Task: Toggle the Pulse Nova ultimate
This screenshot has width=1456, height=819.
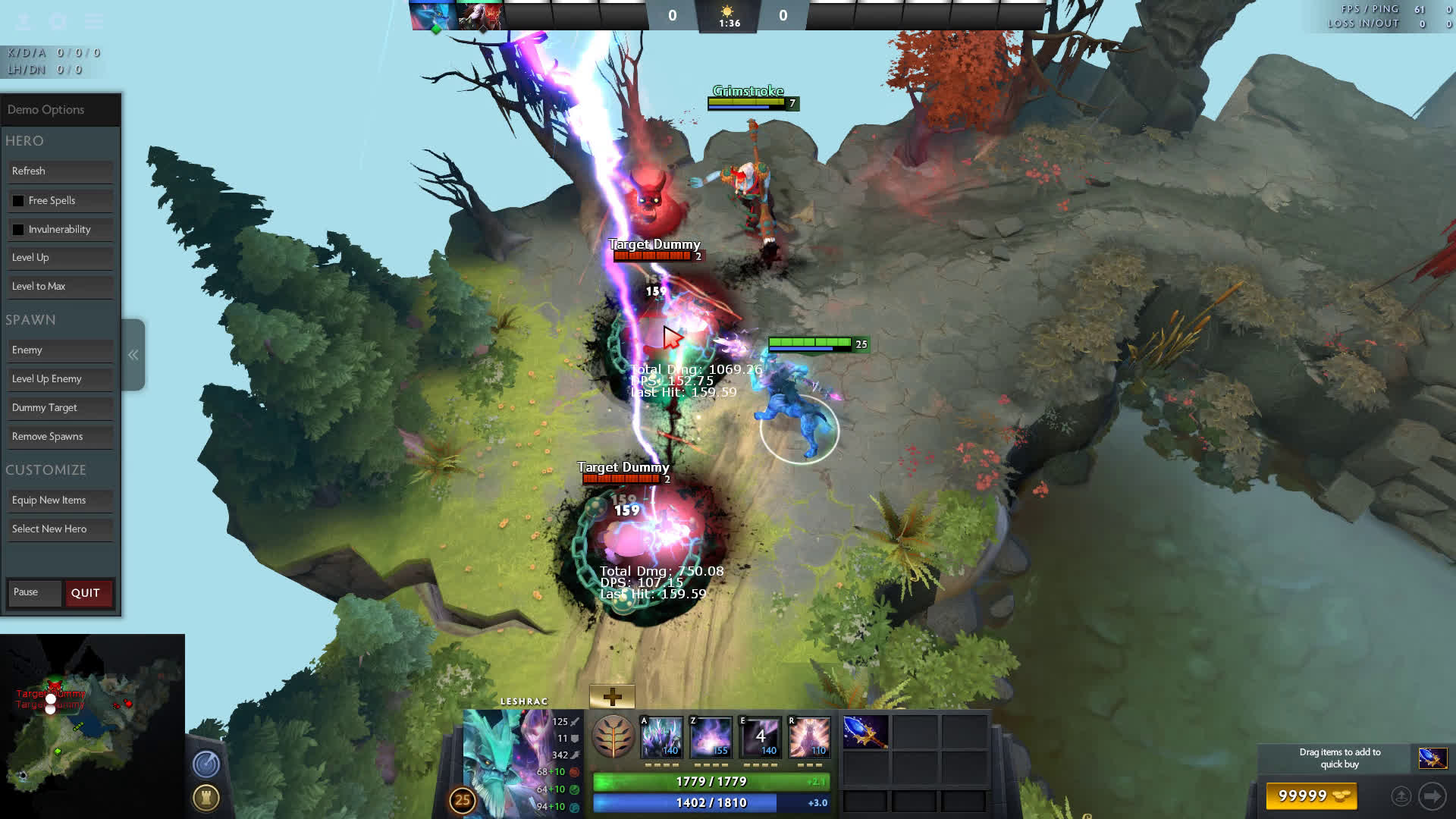Action: pyautogui.click(x=809, y=737)
